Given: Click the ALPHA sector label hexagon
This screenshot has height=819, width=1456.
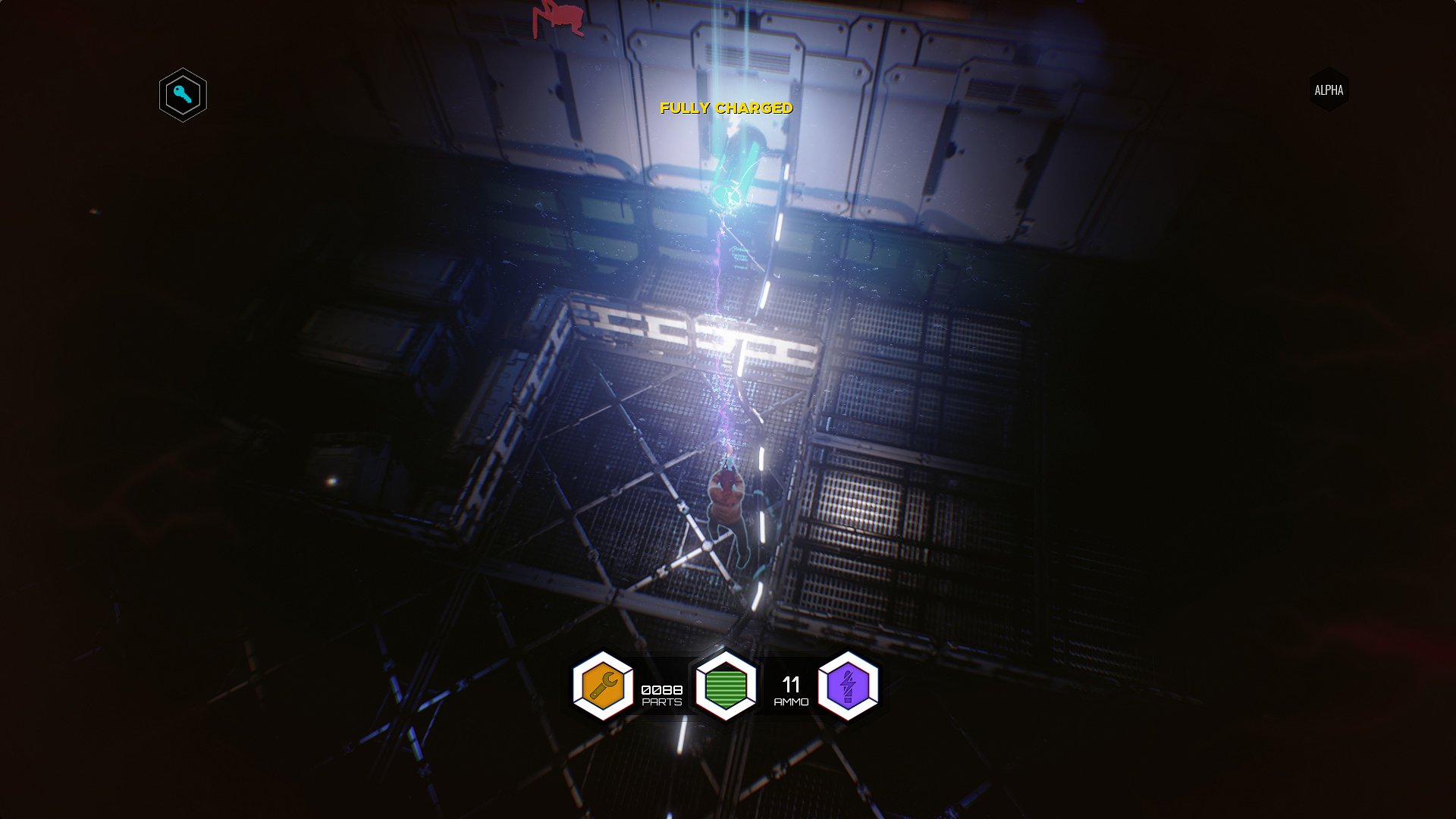Looking at the screenshot, I should click(1329, 89).
